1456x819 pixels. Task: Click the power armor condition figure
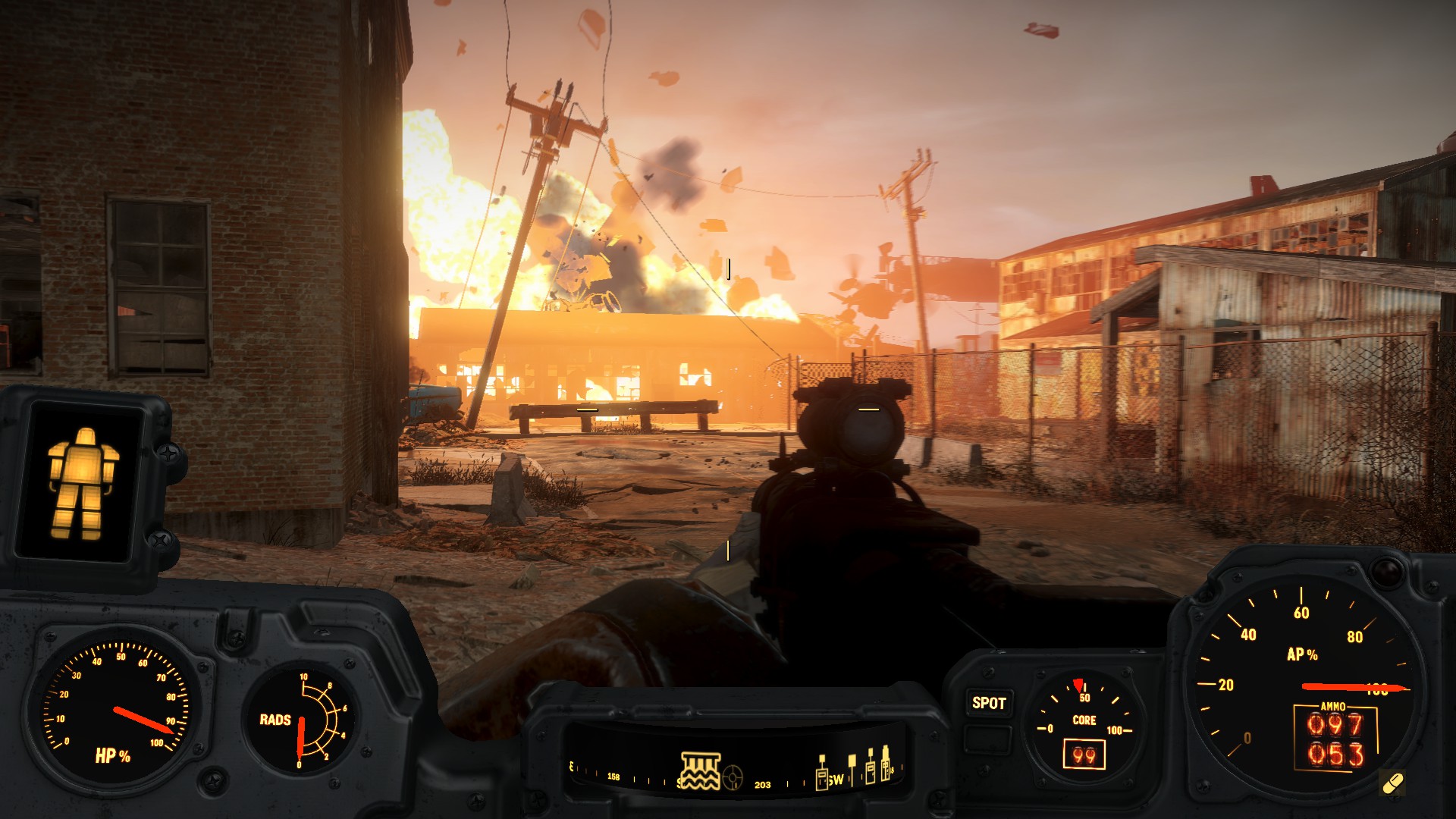pos(82,484)
